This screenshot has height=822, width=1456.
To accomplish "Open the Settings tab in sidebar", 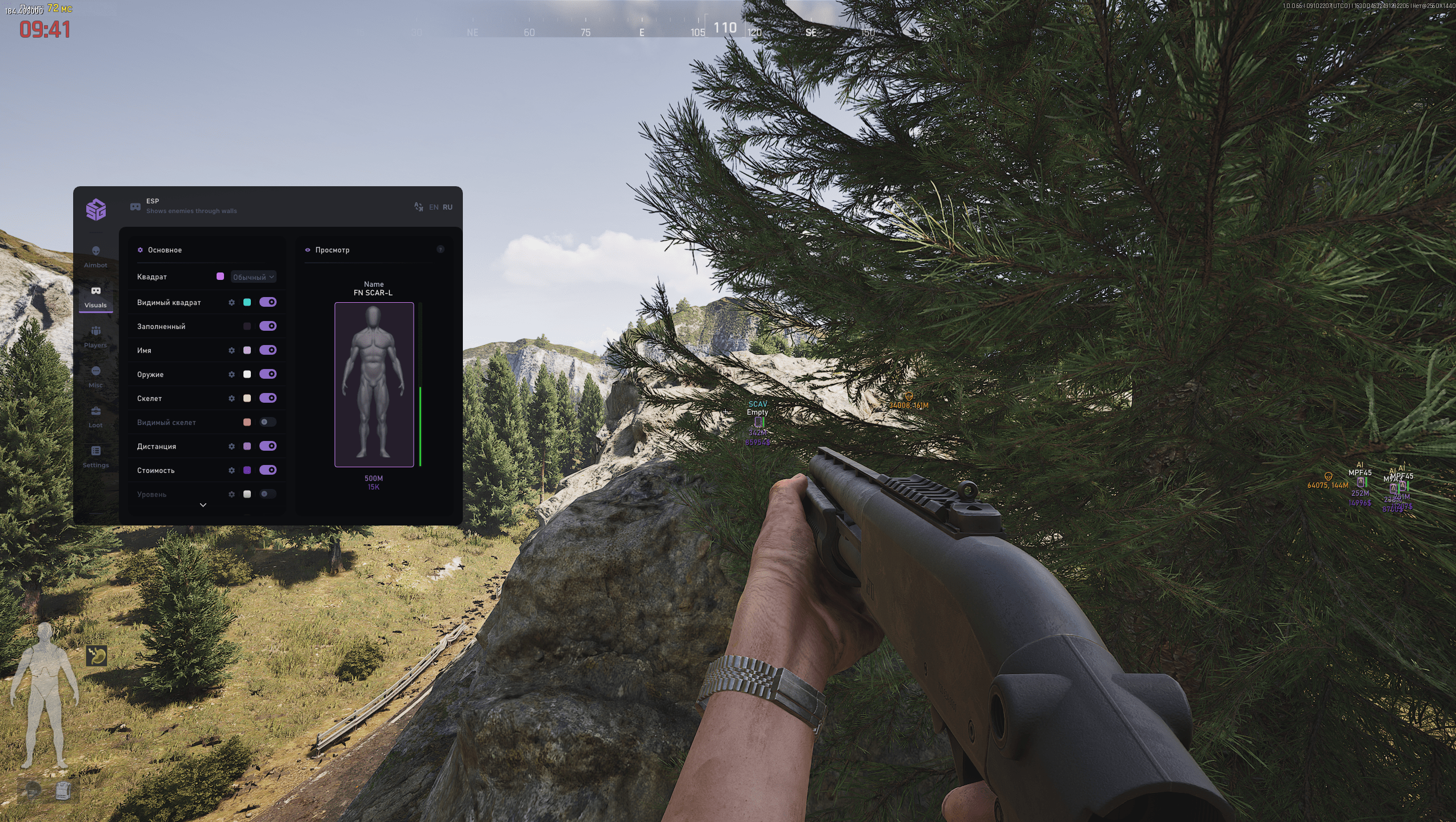I will point(95,456).
